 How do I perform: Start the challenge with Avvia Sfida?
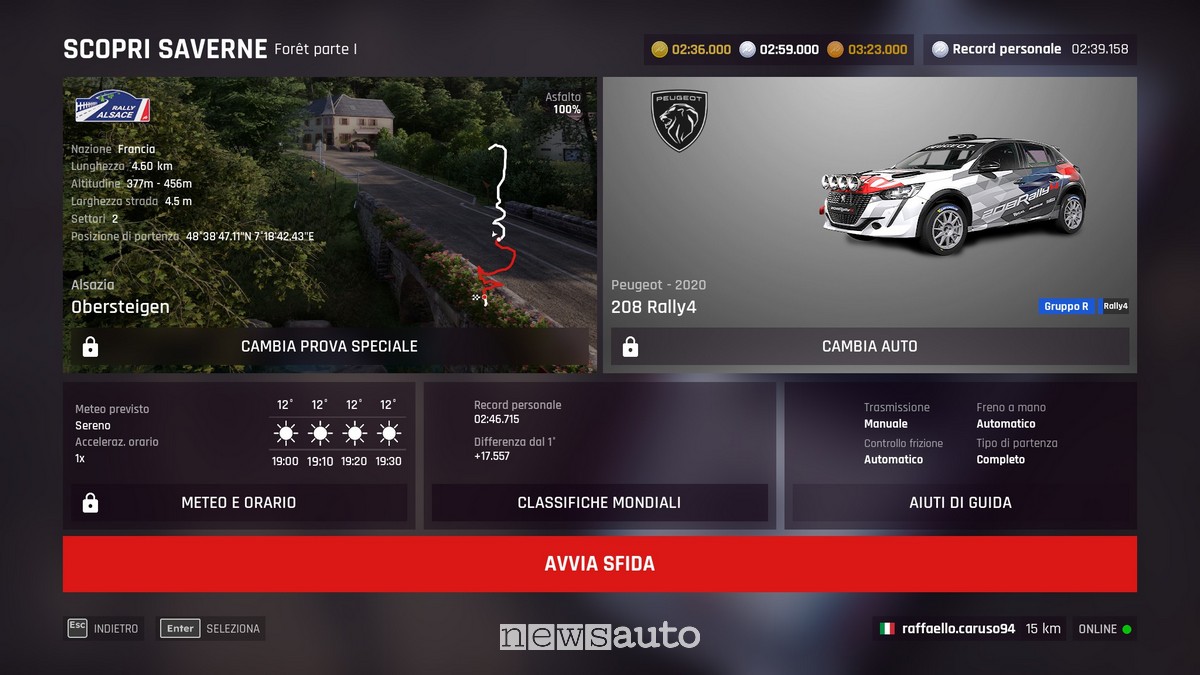pos(599,564)
